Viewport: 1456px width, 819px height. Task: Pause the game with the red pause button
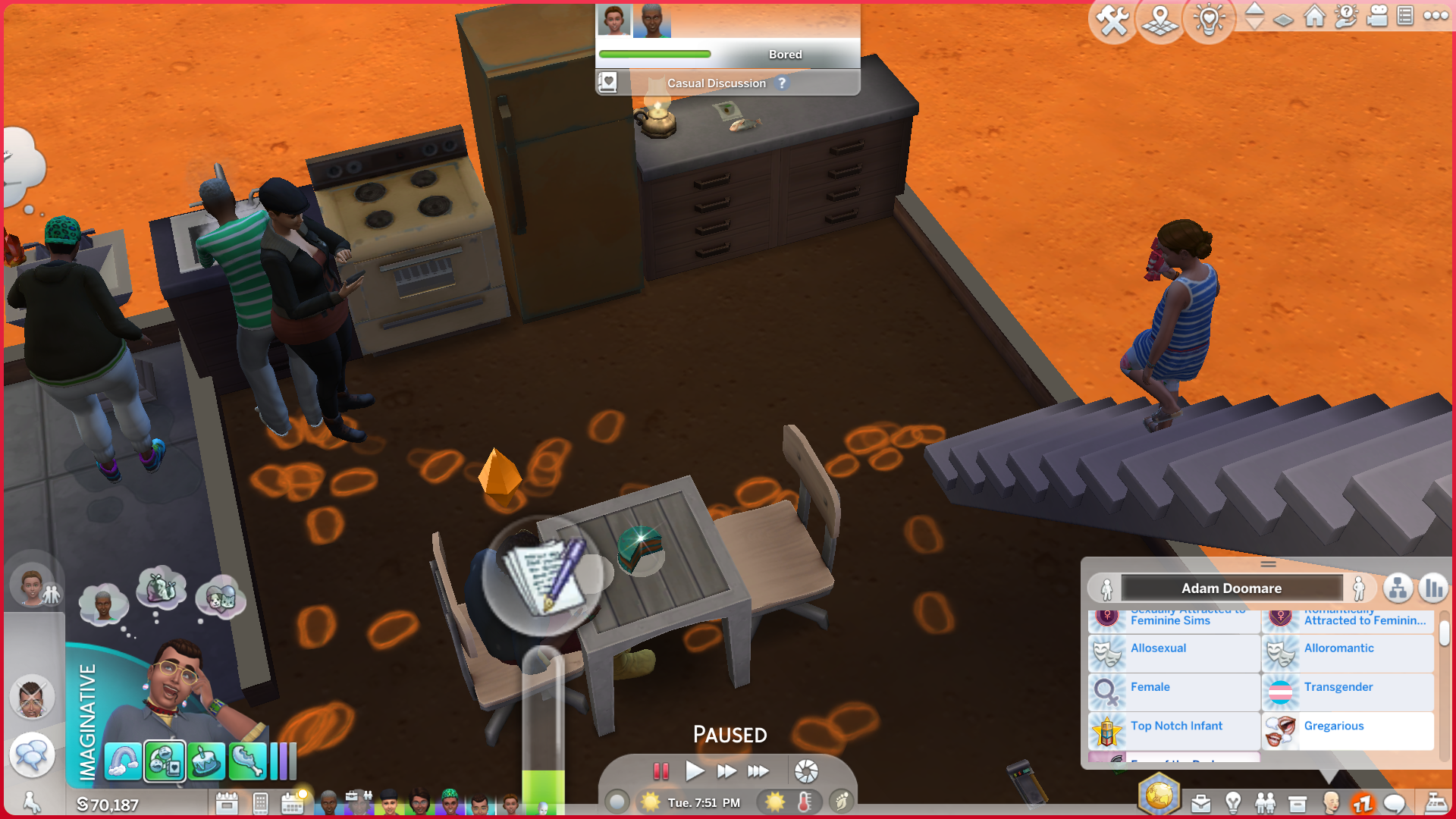pyautogui.click(x=661, y=771)
